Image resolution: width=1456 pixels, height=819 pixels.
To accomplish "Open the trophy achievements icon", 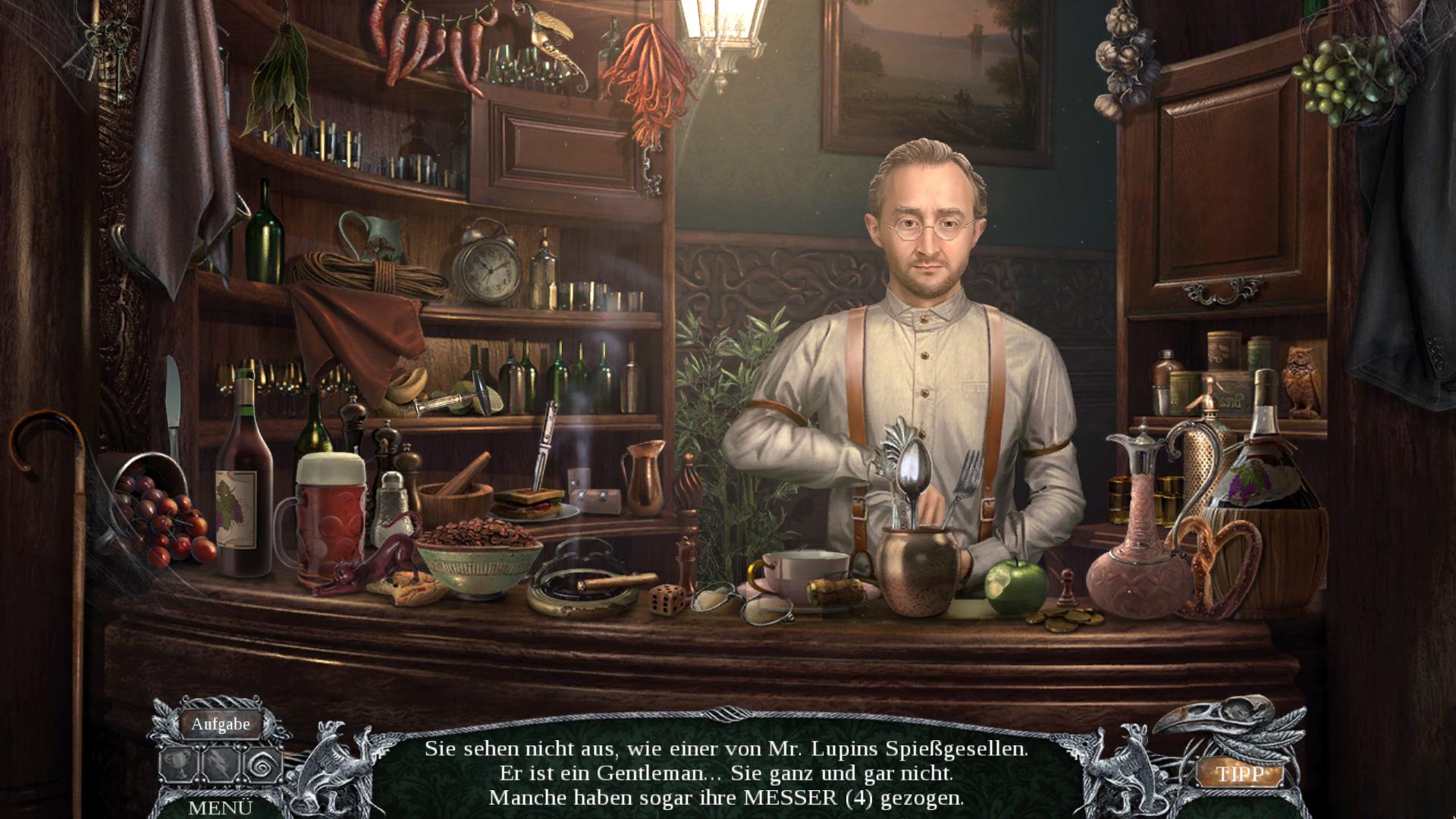I will click(x=179, y=765).
